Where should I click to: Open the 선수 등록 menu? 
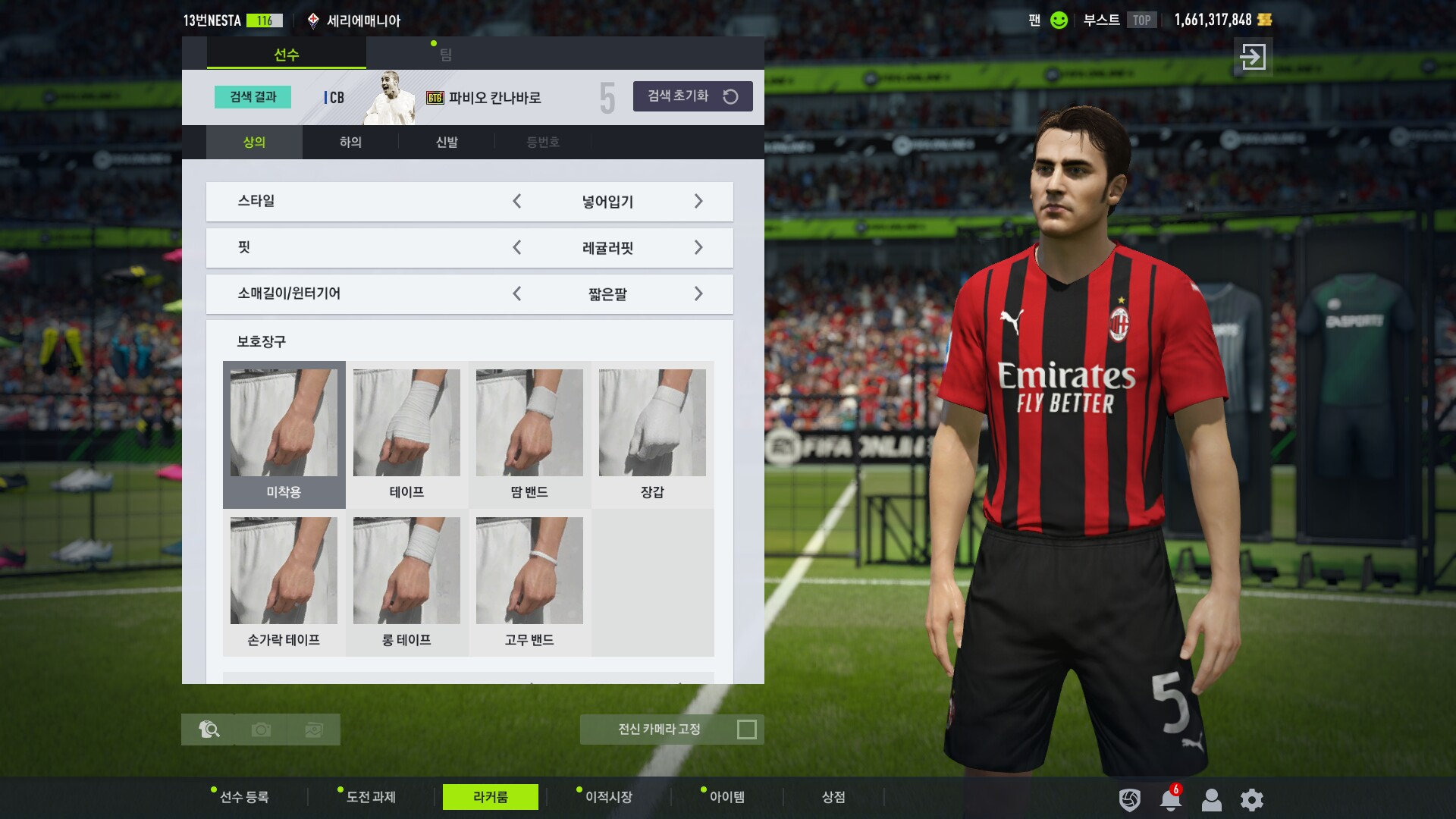(243, 797)
